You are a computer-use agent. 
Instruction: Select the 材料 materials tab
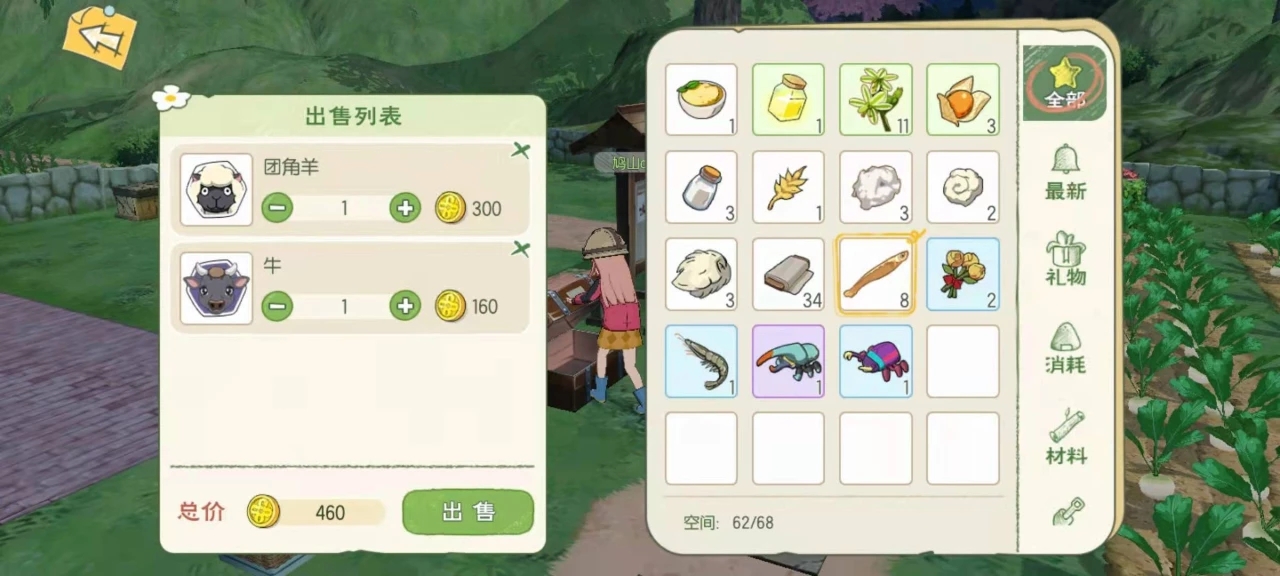1065,436
